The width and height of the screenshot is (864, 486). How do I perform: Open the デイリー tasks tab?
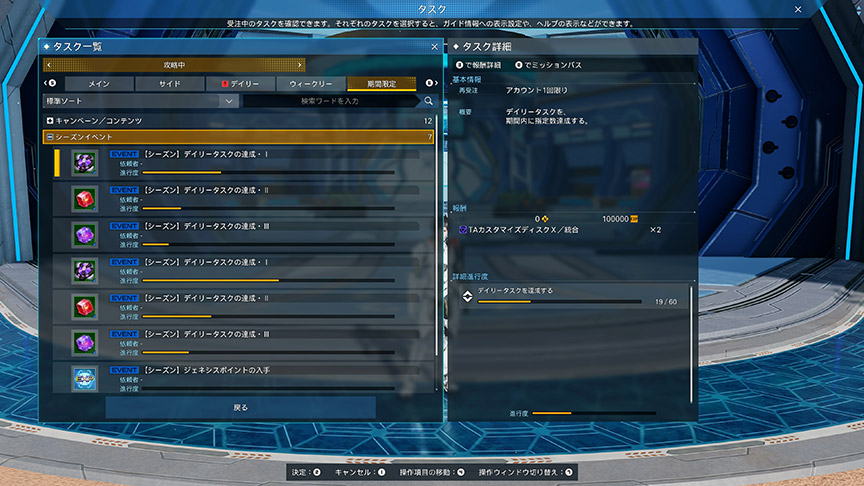click(x=241, y=84)
